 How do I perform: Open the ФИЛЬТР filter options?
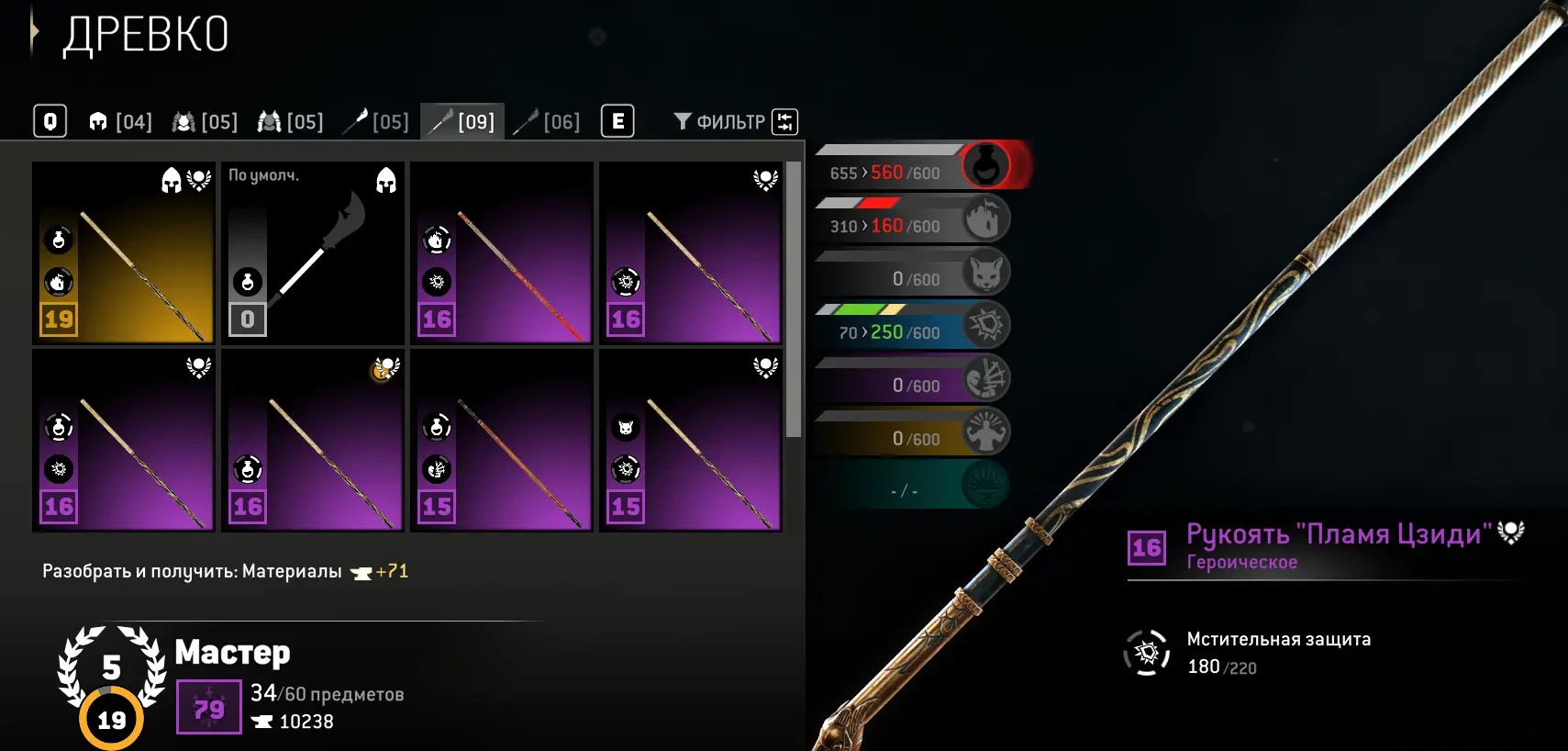[x=734, y=122]
